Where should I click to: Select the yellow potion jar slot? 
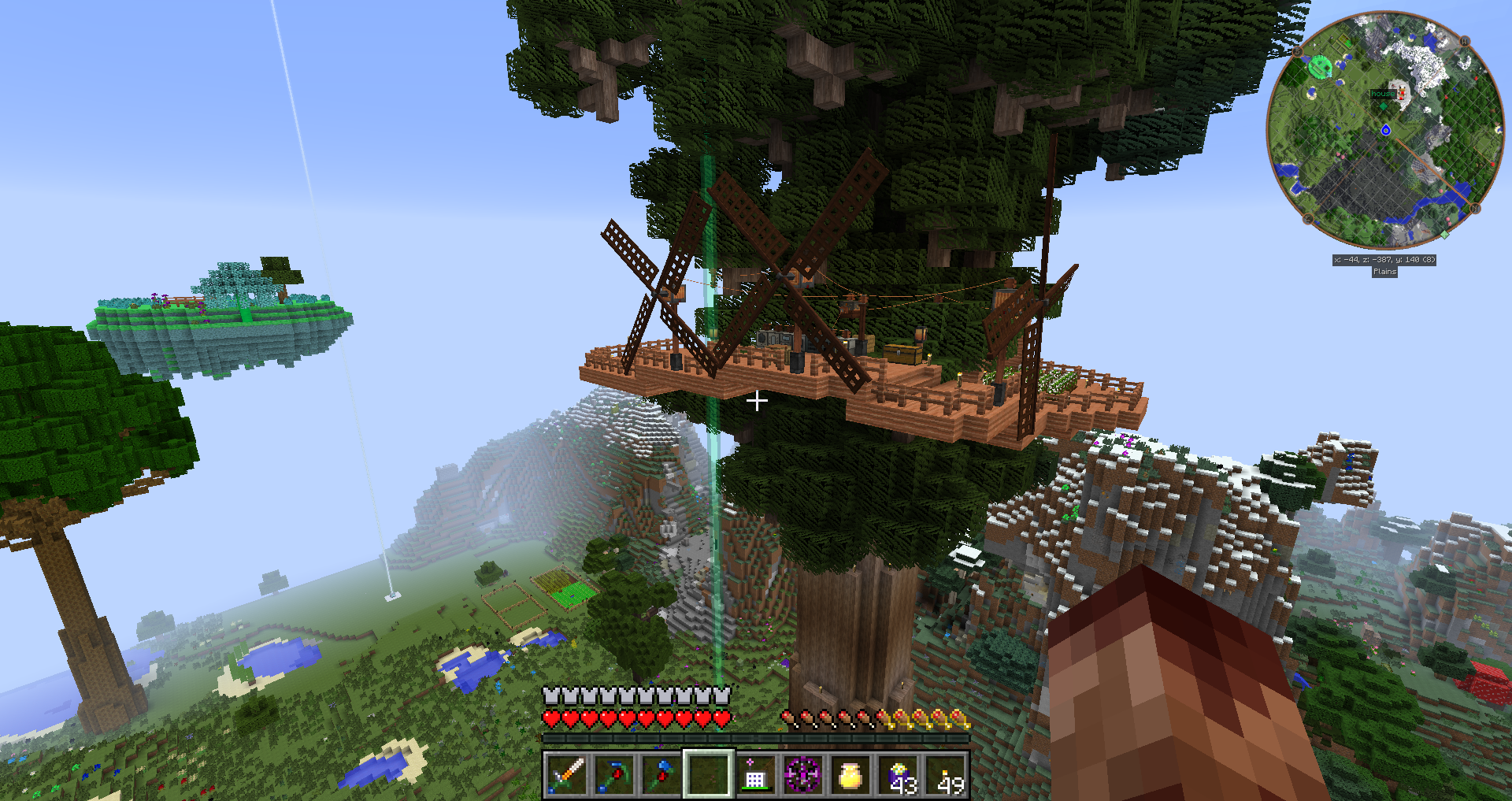(x=850, y=775)
